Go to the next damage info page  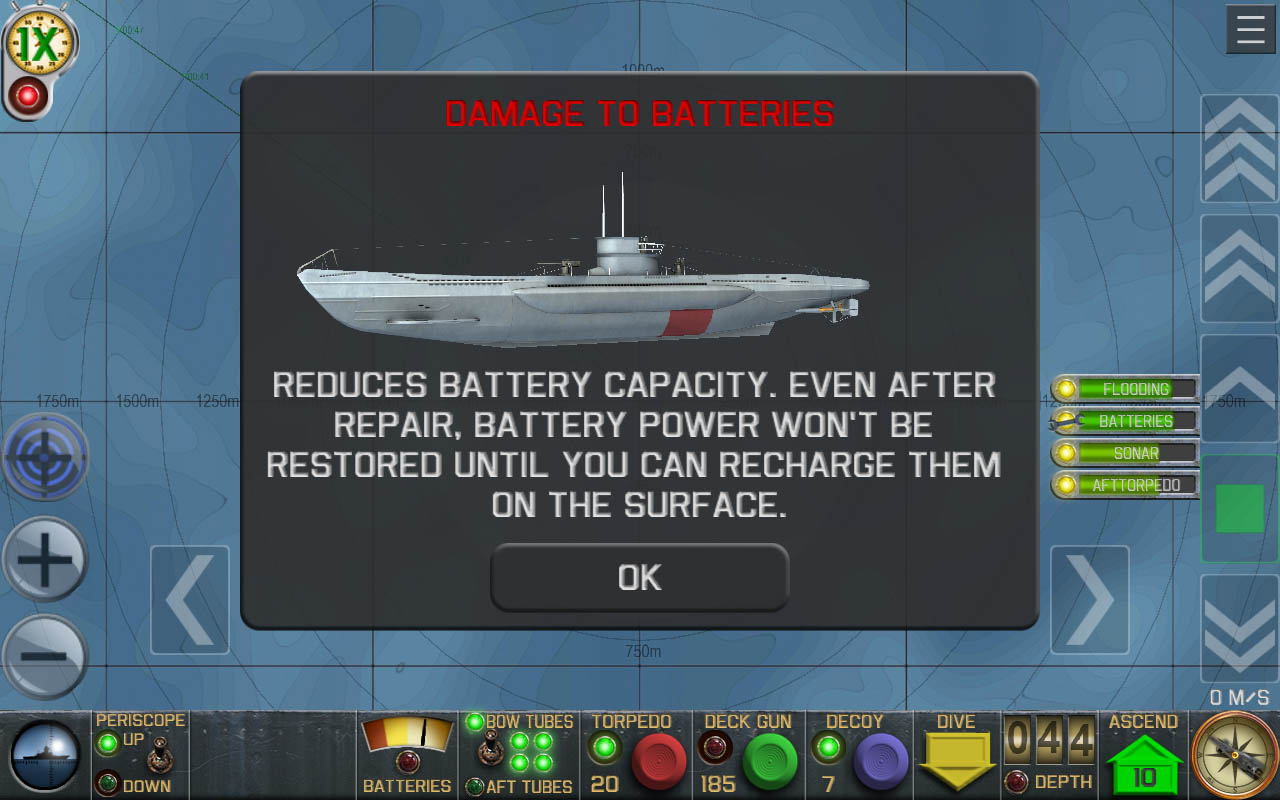(x=1089, y=600)
